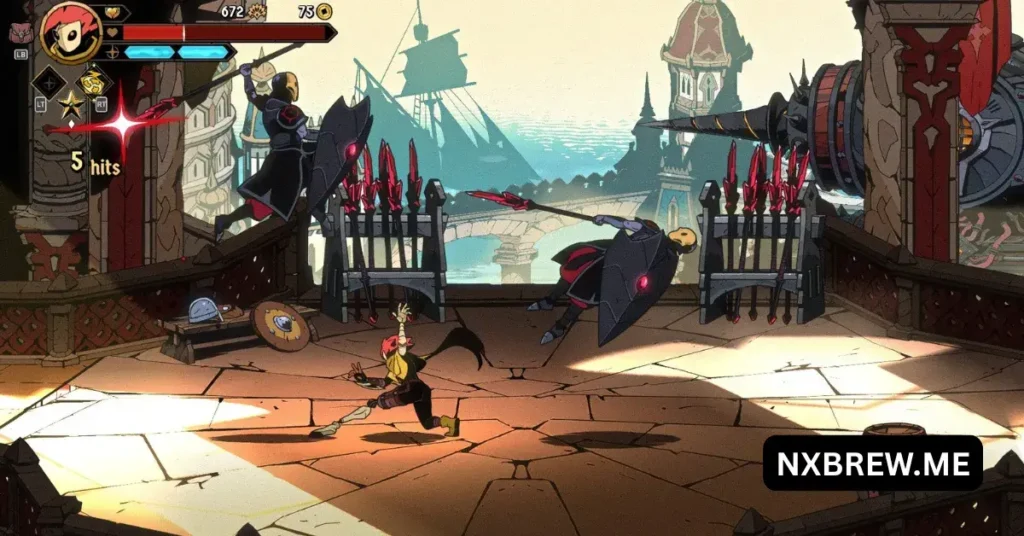Viewport: 1024px width, 536px height.
Task: Trigger the gold star ability icon
Action: coord(71,104)
